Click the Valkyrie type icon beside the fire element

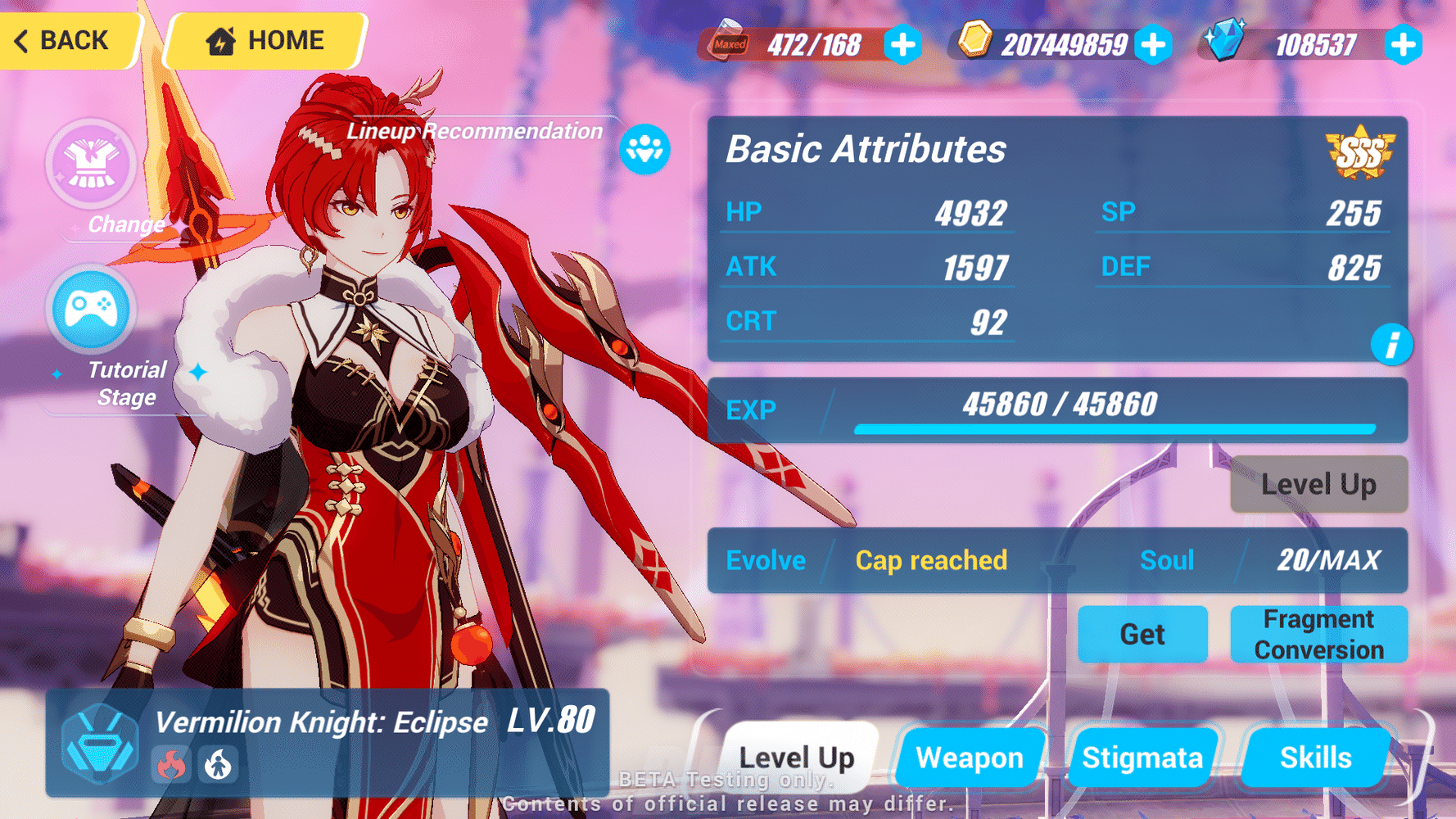tap(218, 765)
